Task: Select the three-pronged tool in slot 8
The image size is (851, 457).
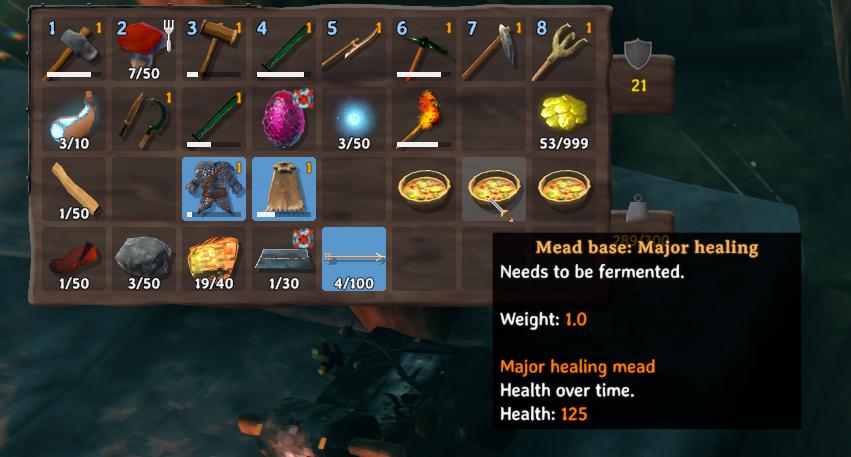Action: (x=564, y=49)
